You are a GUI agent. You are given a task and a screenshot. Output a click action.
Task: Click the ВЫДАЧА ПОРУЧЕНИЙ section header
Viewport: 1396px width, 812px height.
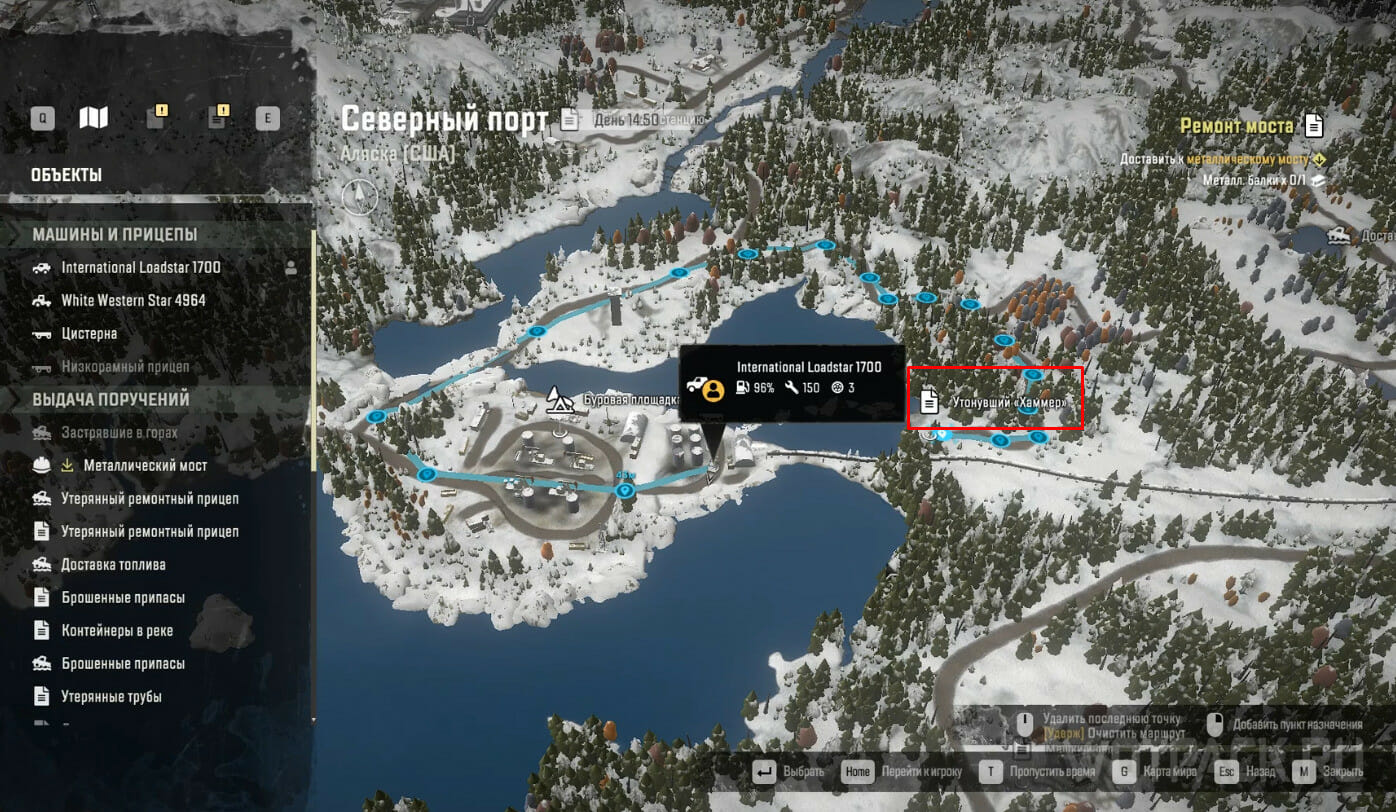pyautogui.click(x=111, y=400)
